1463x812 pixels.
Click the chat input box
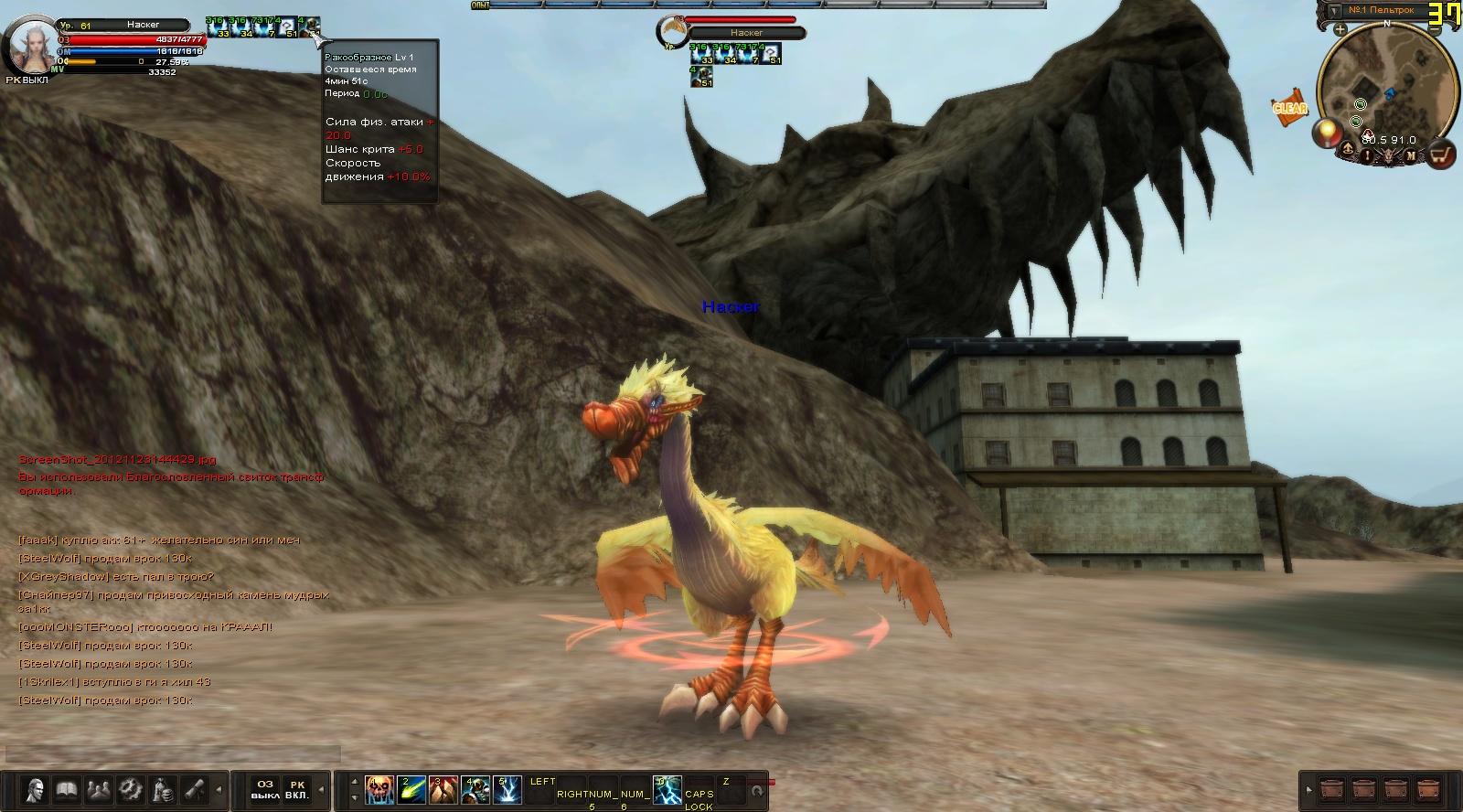[x=172, y=754]
